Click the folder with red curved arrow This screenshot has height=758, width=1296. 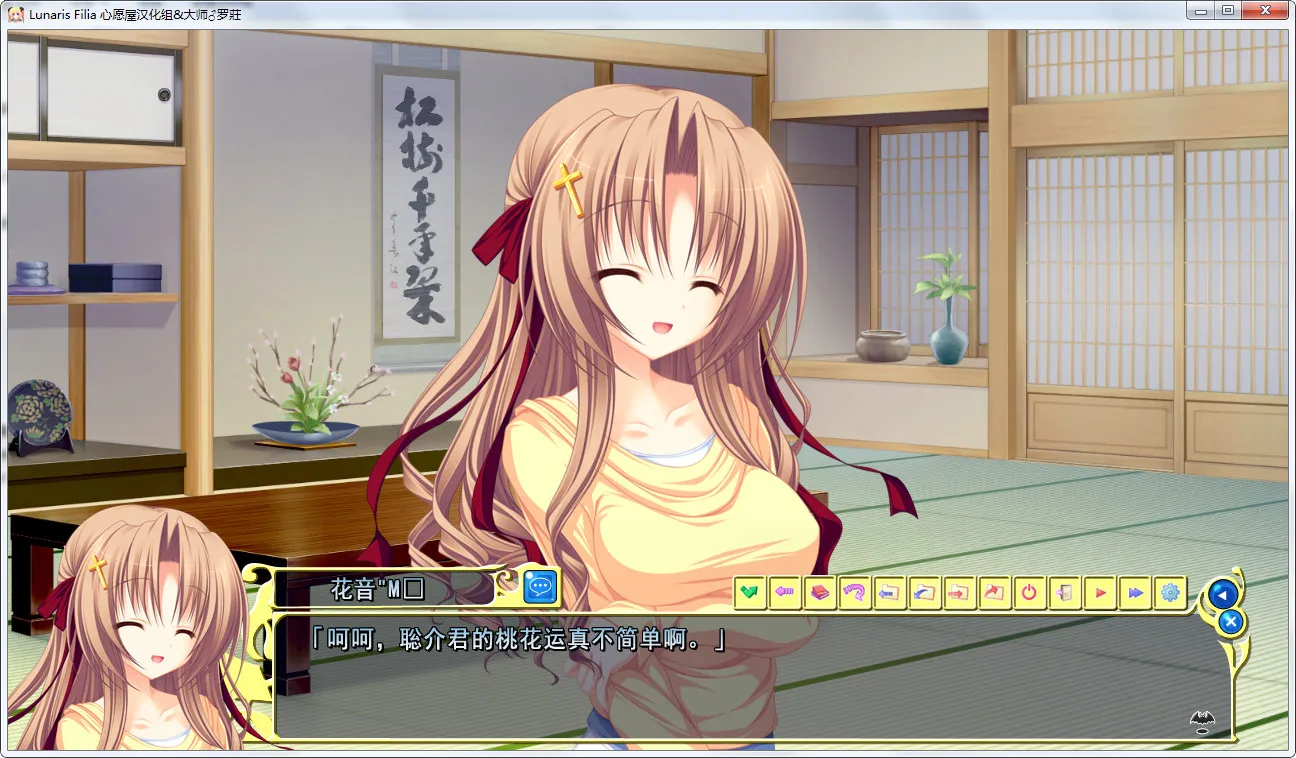click(x=994, y=593)
